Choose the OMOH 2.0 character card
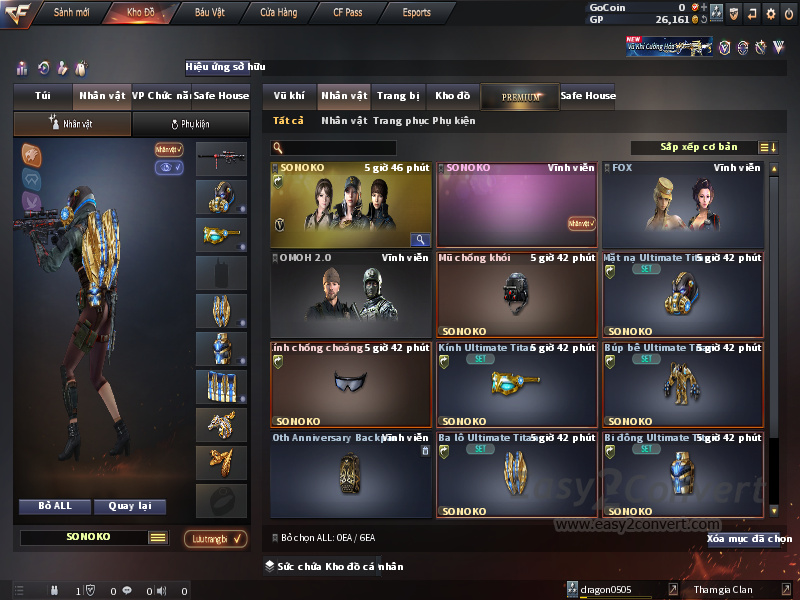 pos(350,294)
